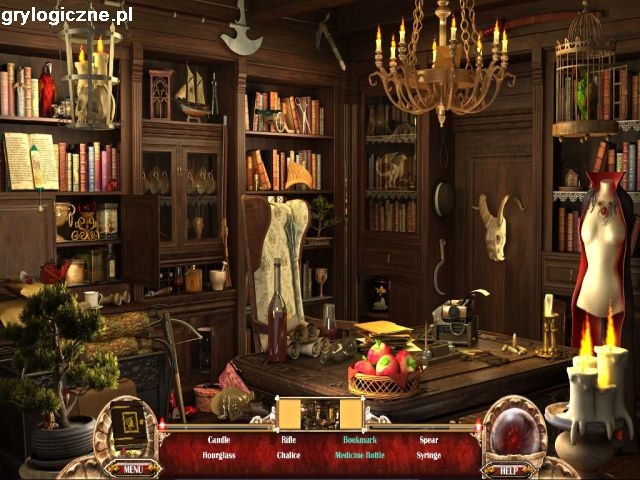This screenshot has height=480, width=640.
Task: Choose the Hourglass entry in the list
Action: 218,454
